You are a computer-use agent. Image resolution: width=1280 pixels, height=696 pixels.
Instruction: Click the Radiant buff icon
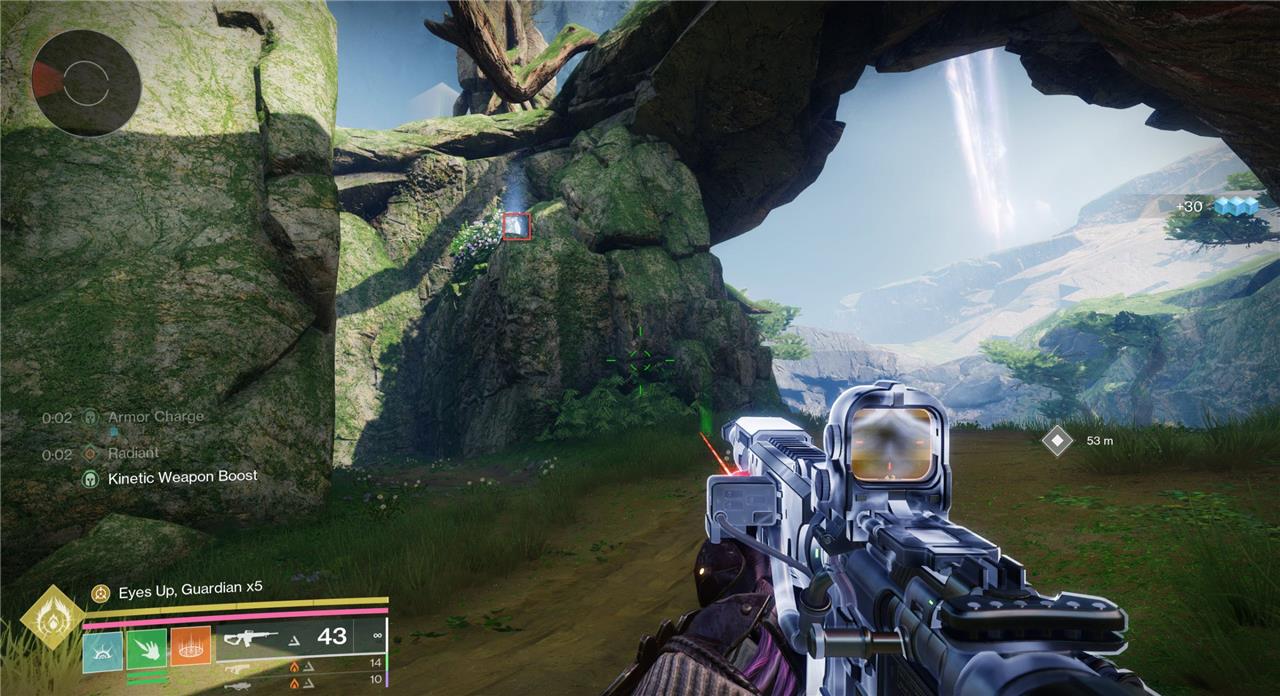(x=91, y=454)
